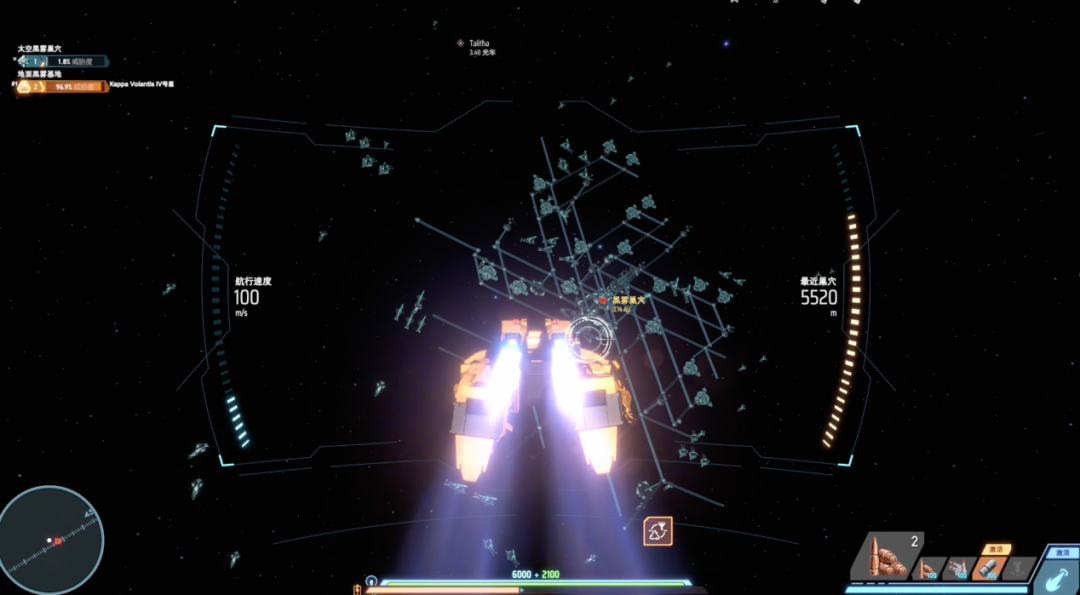Viewport: 1080px width, 595px height.
Task: Select the greyed-out ammo slot
Action: (1018, 568)
